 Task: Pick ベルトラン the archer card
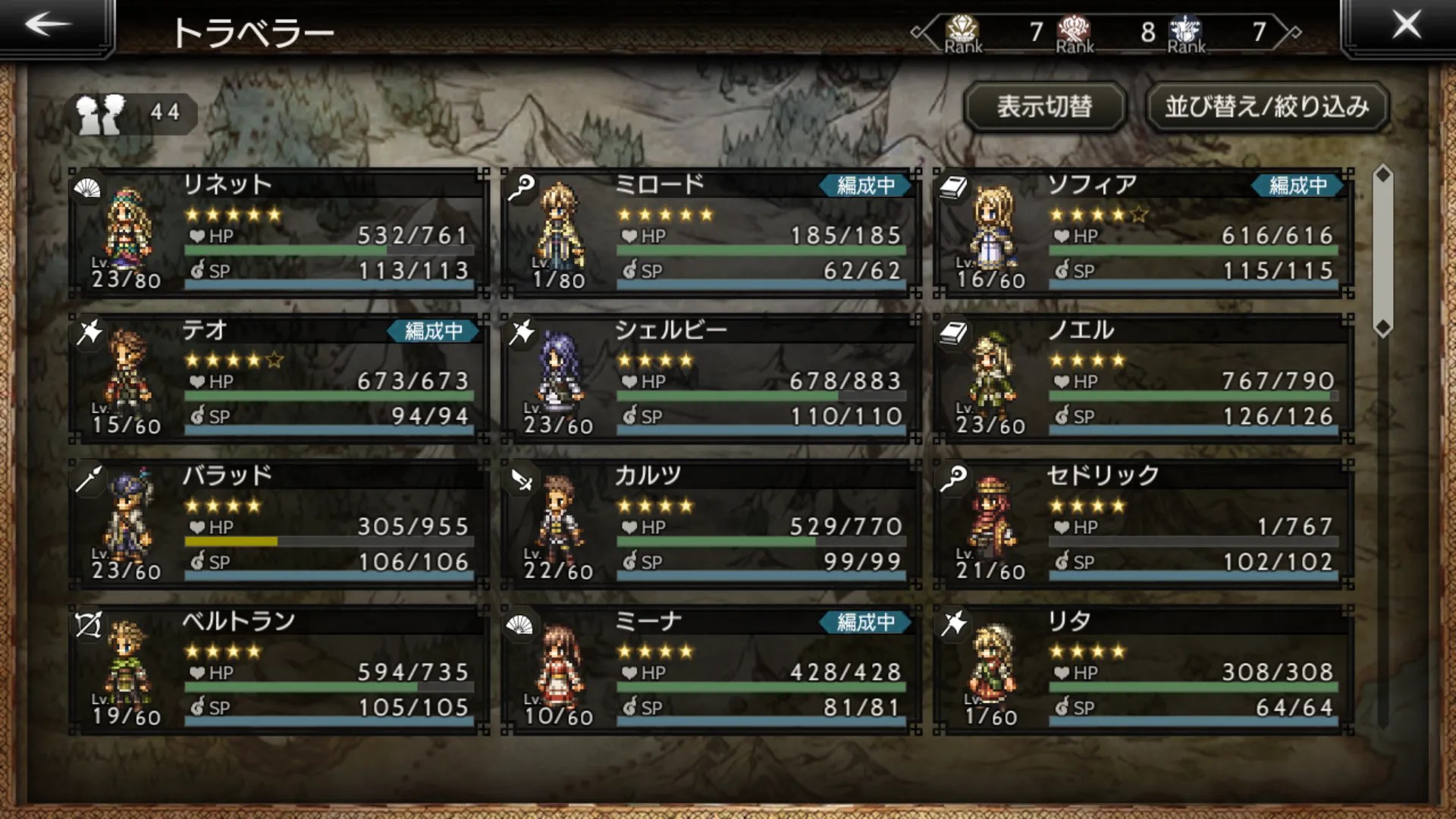(x=278, y=670)
